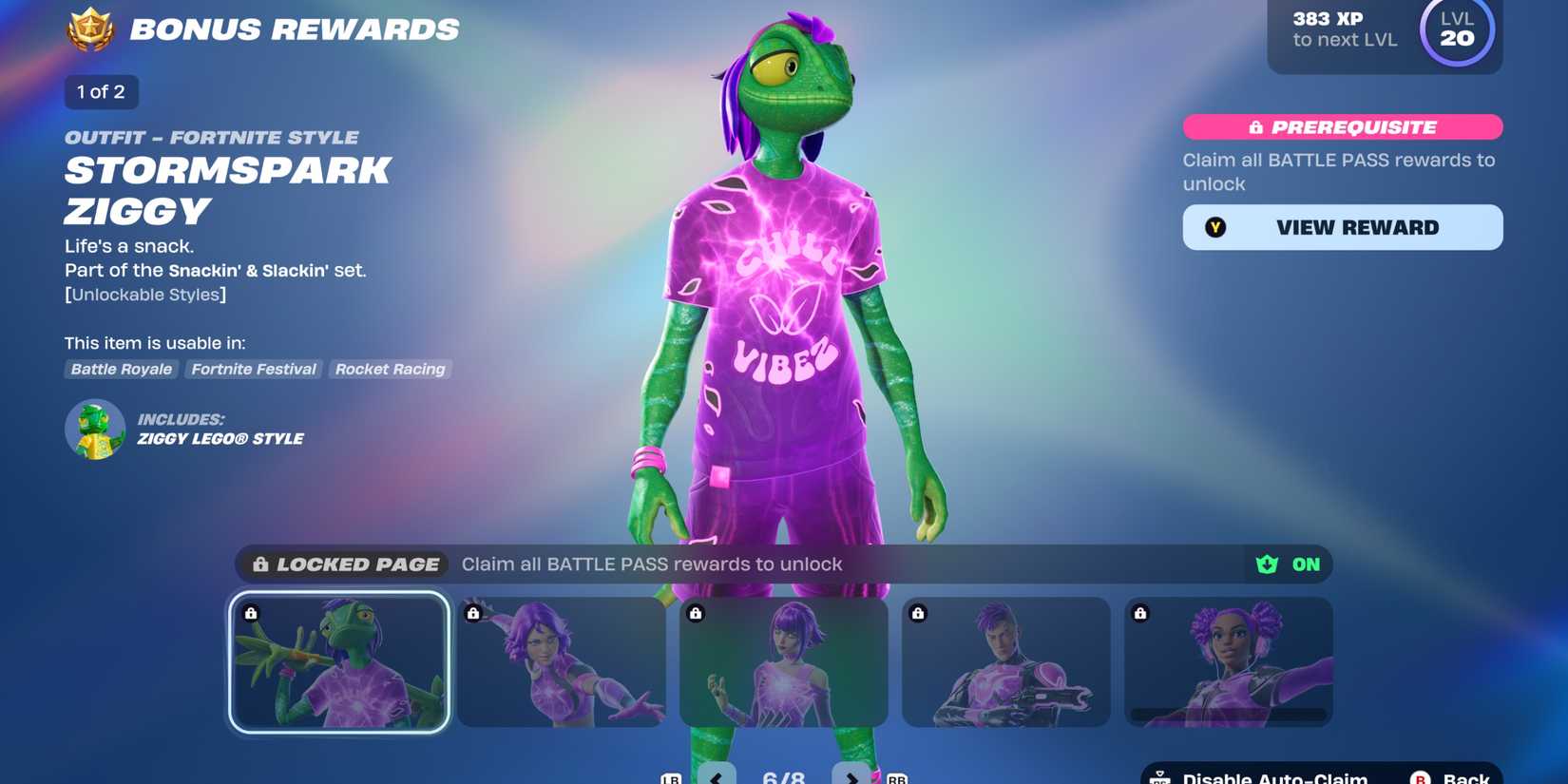This screenshot has height=784, width=1568.
Task: Click the lock icon on Locked Page banner
Action: pos(259,564)
